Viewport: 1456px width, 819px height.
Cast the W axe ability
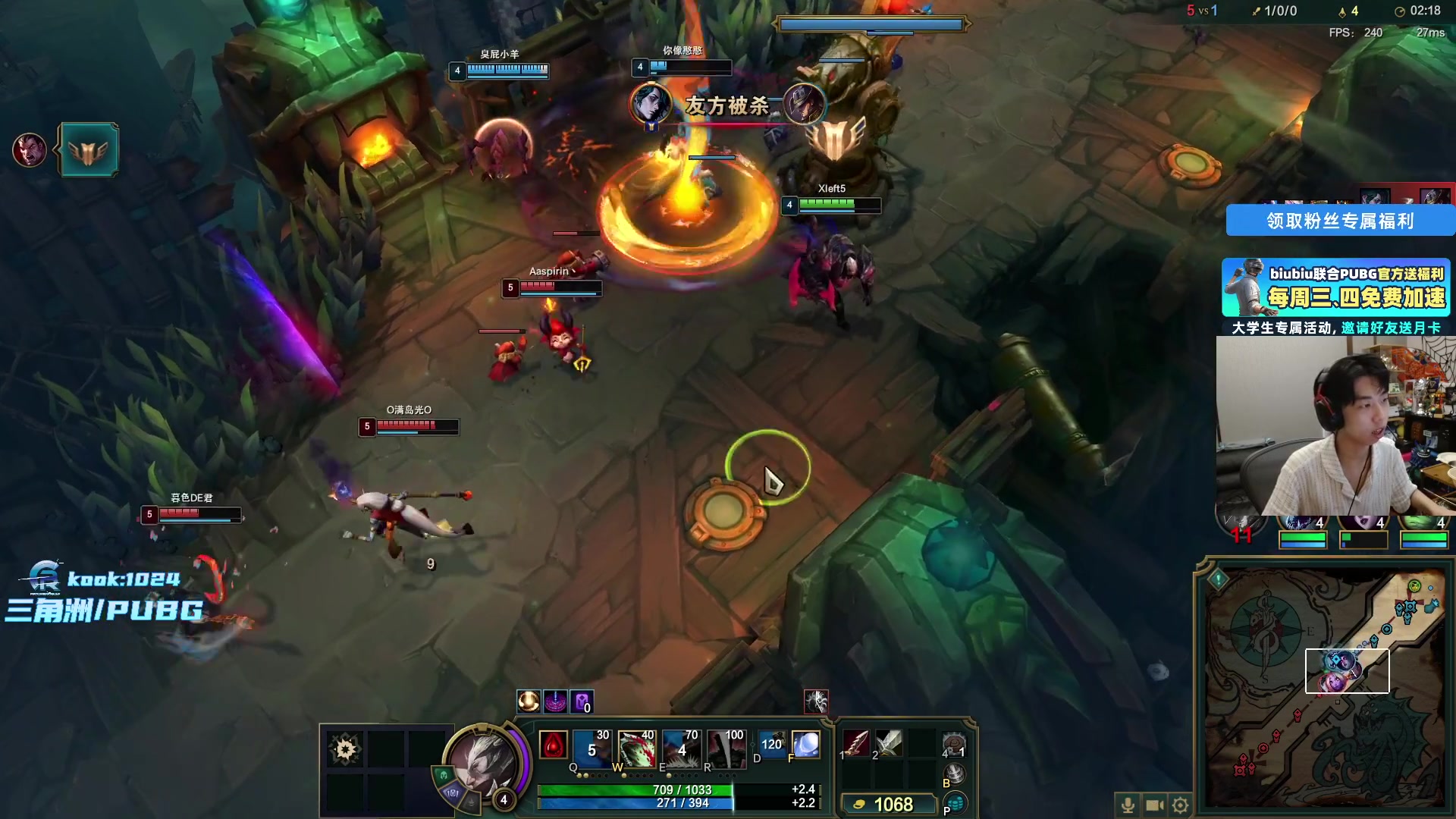(x=636, y=747)
